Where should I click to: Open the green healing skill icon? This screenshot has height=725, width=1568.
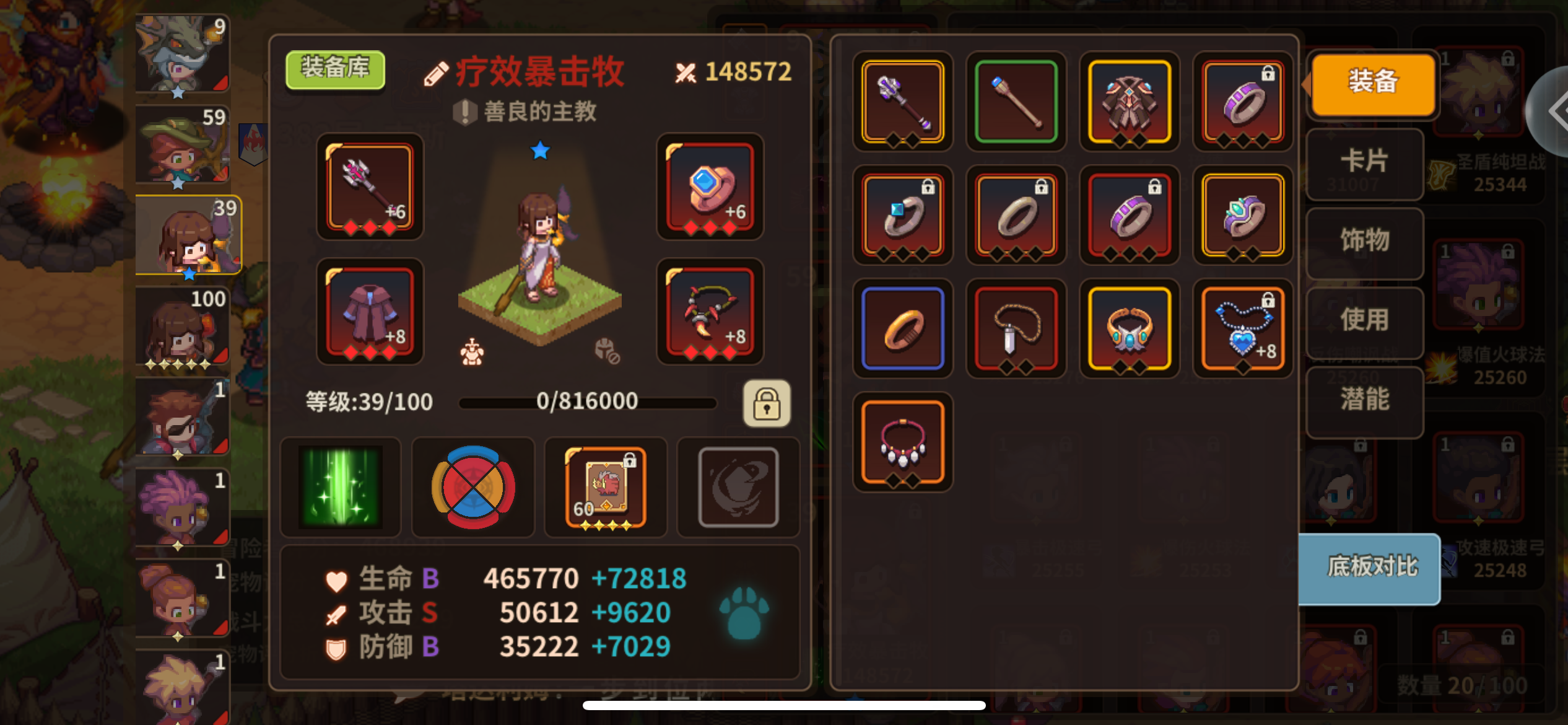click(x=340, y=487)
